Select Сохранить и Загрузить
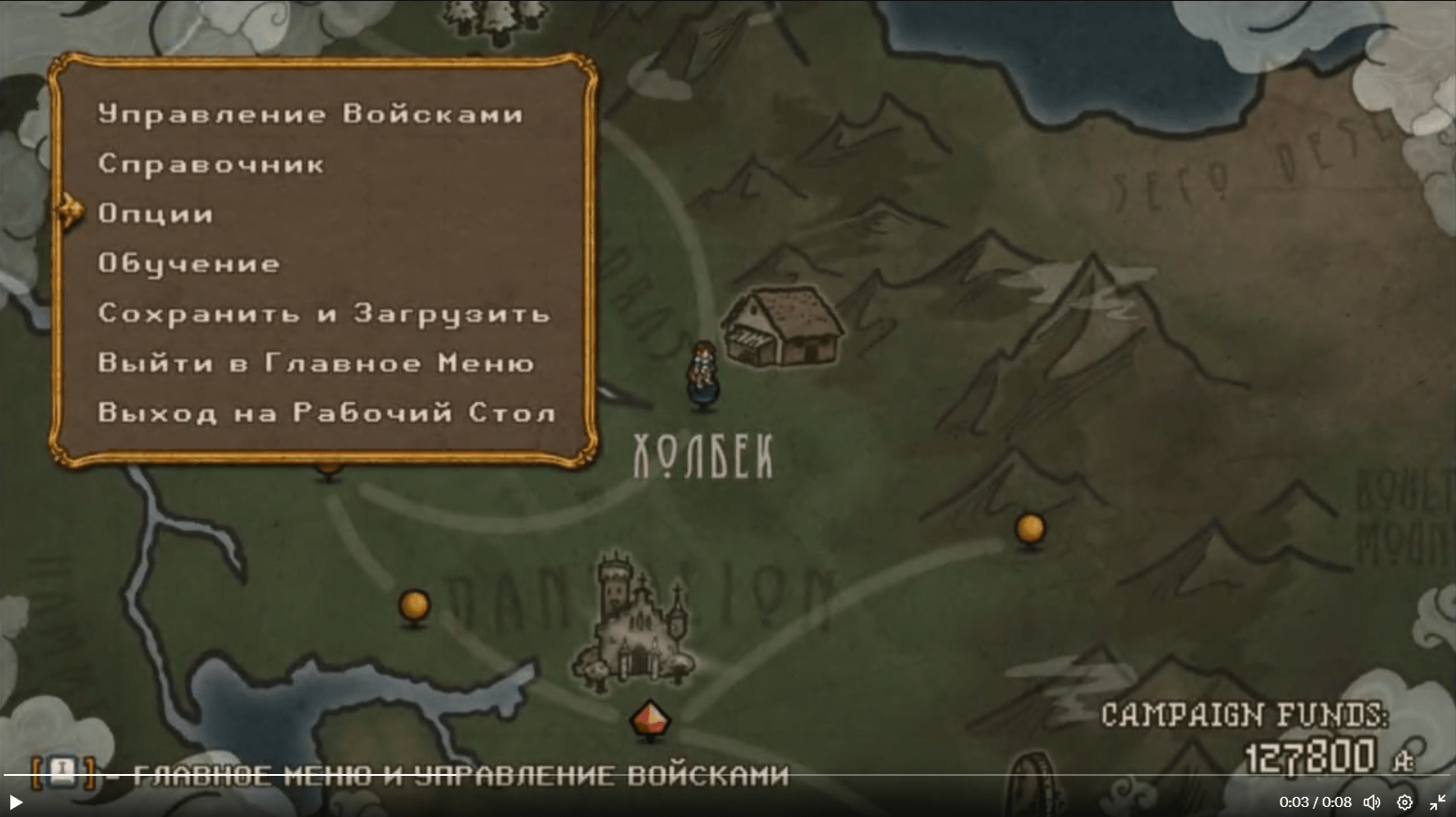Screen dimensions: 1456x817 coord(323,313)
